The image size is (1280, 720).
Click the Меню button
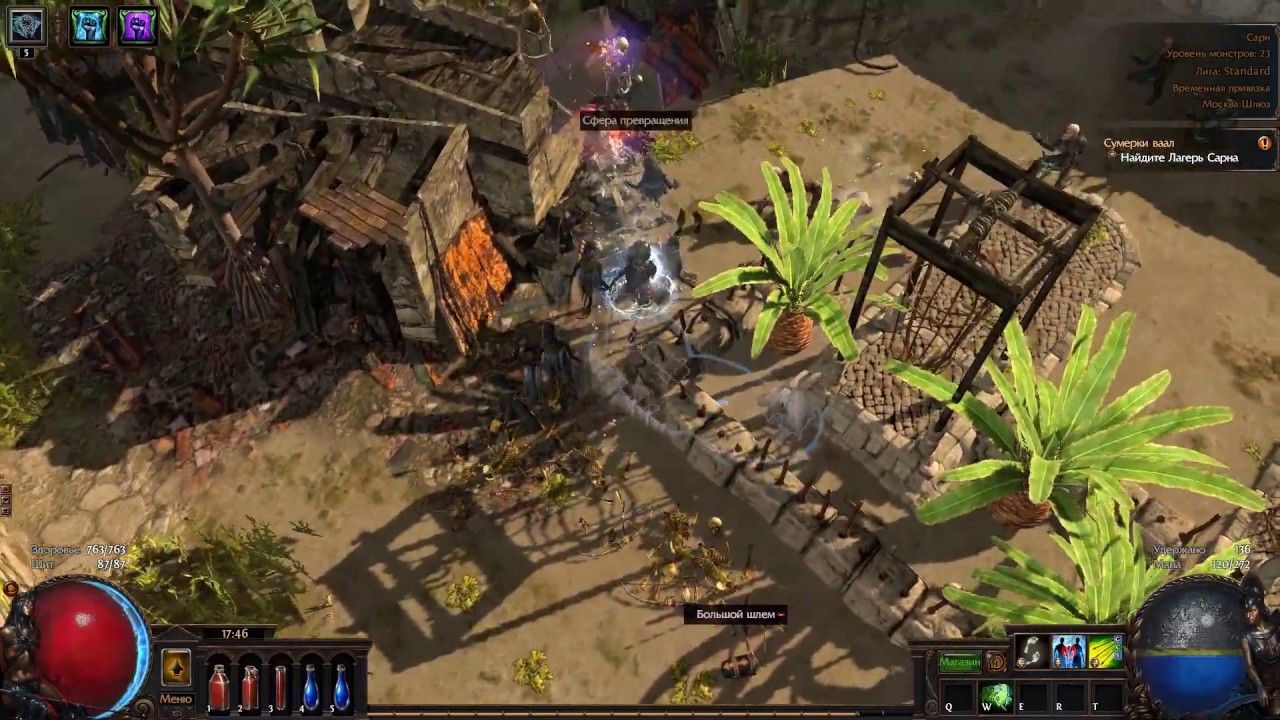(176, 699)
